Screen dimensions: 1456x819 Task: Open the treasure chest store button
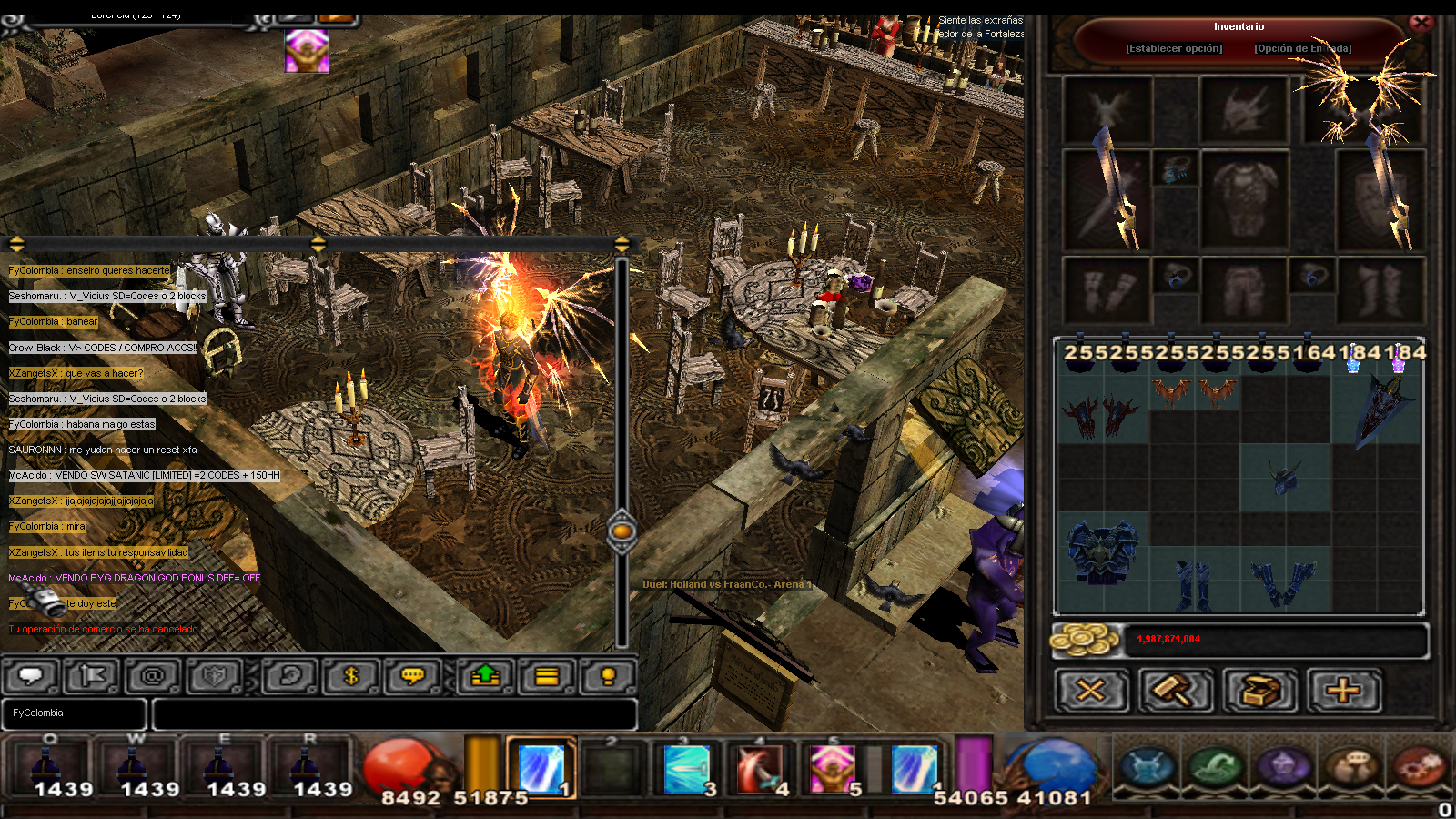tap(1259, 691)
